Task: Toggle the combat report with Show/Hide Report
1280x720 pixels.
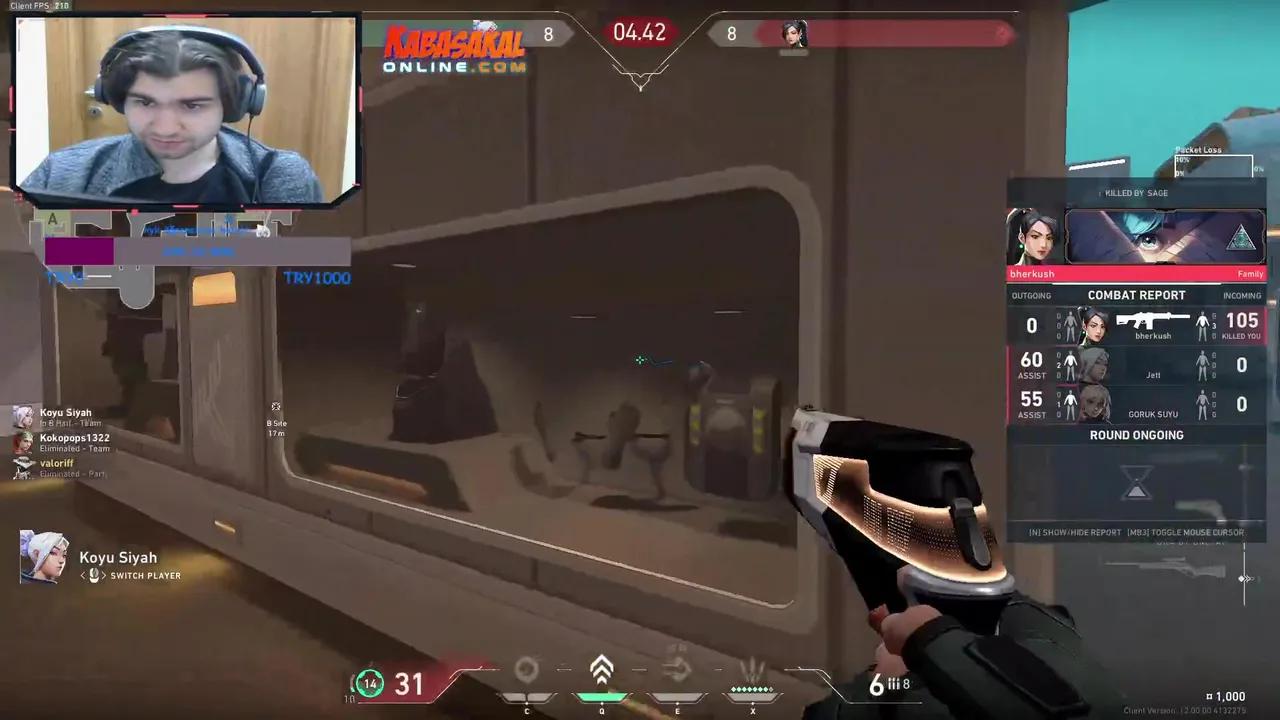Action: pyautogui.click(x=1074, y=532)
